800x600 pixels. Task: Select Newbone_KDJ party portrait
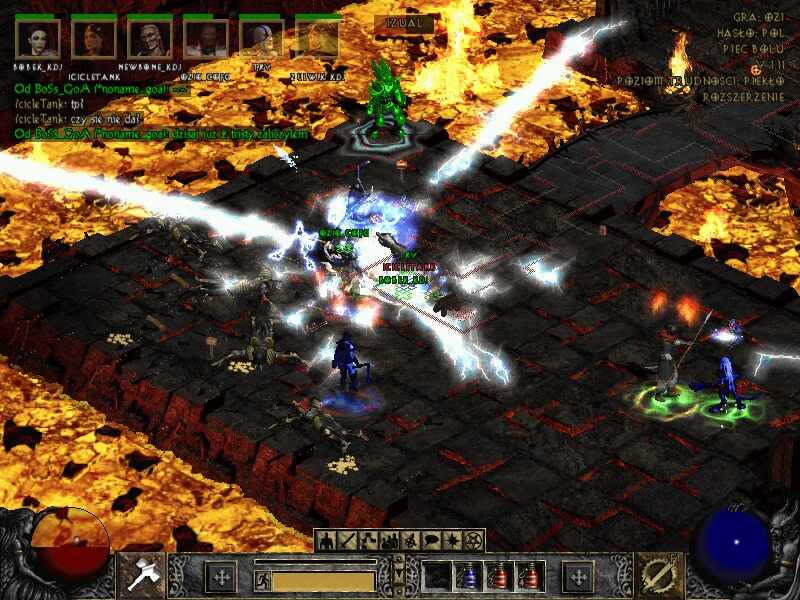150,40
